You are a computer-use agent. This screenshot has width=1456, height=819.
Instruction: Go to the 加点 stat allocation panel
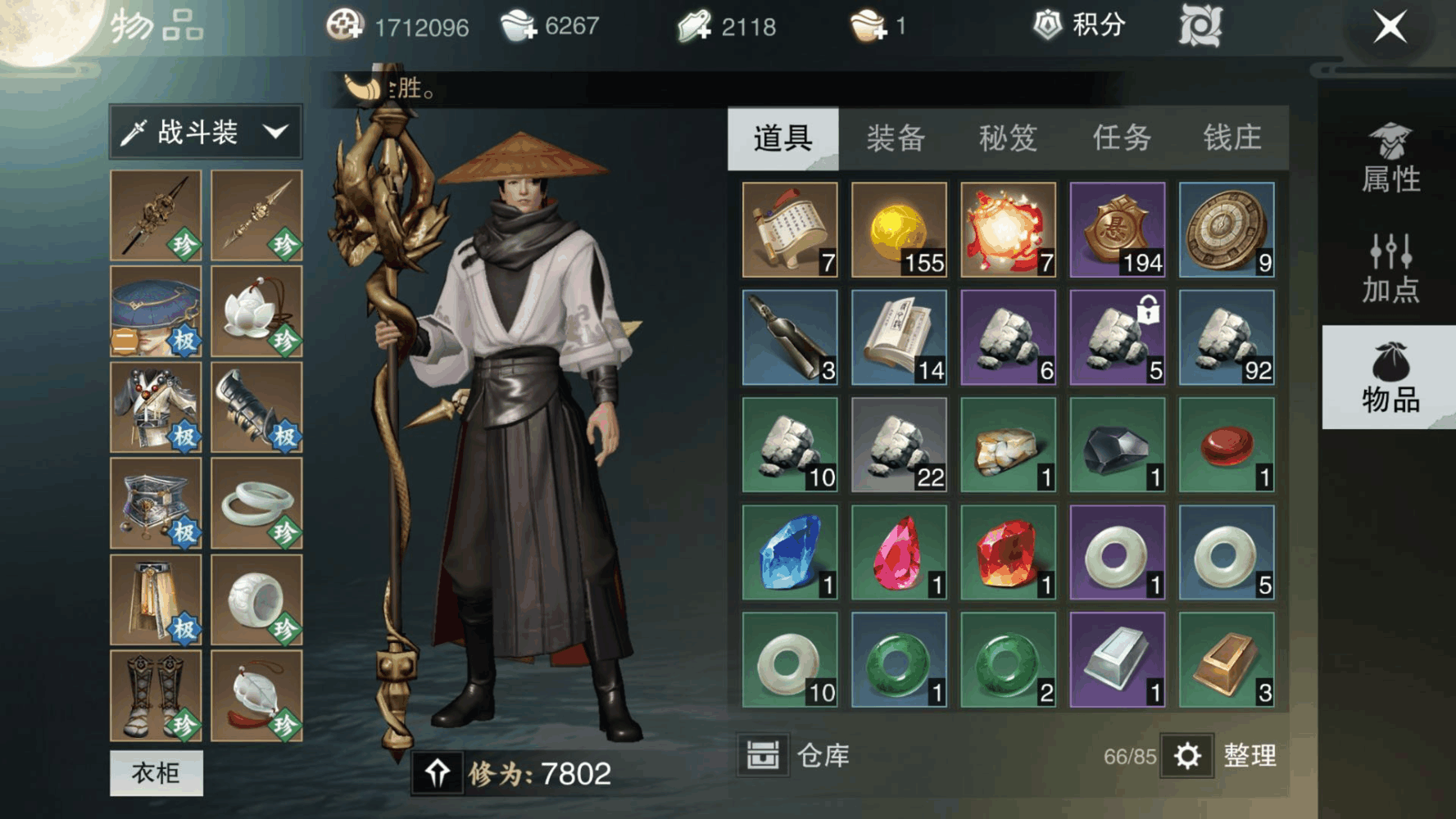click(x=1390, y=269)
